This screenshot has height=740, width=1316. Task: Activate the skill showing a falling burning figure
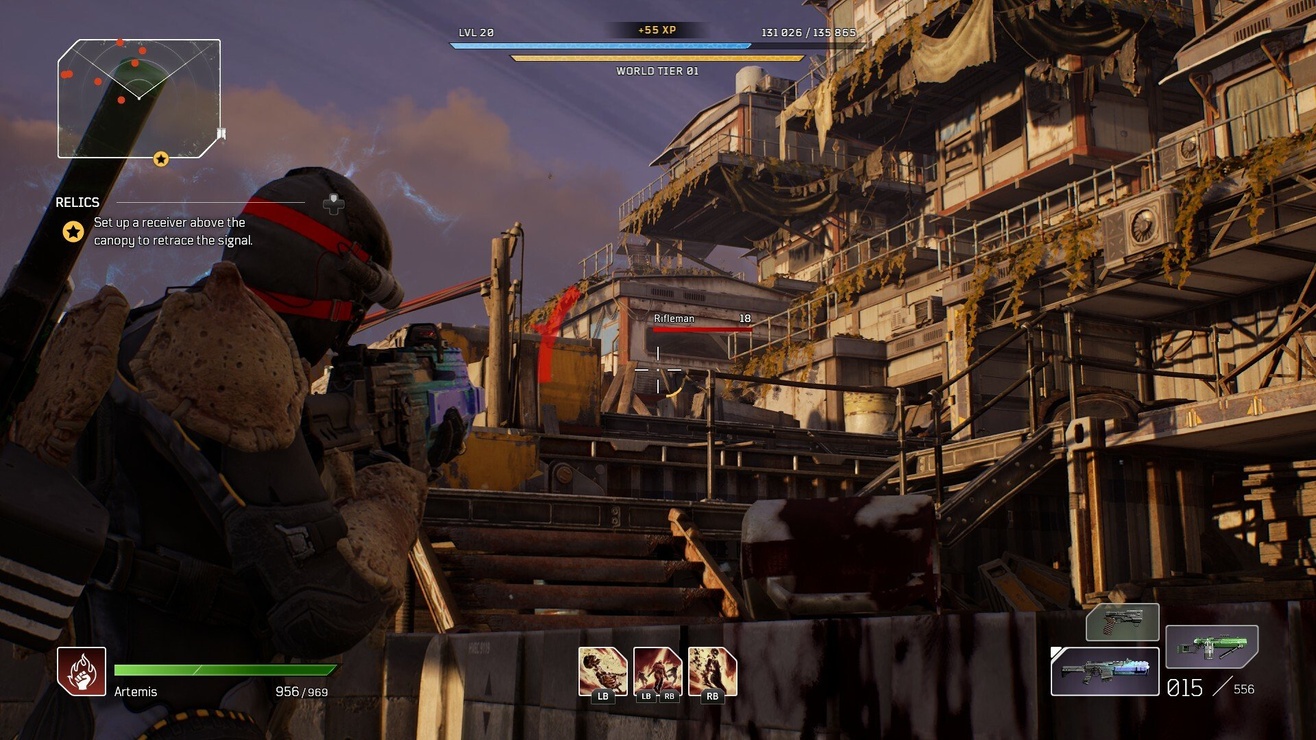coord(603,670)
